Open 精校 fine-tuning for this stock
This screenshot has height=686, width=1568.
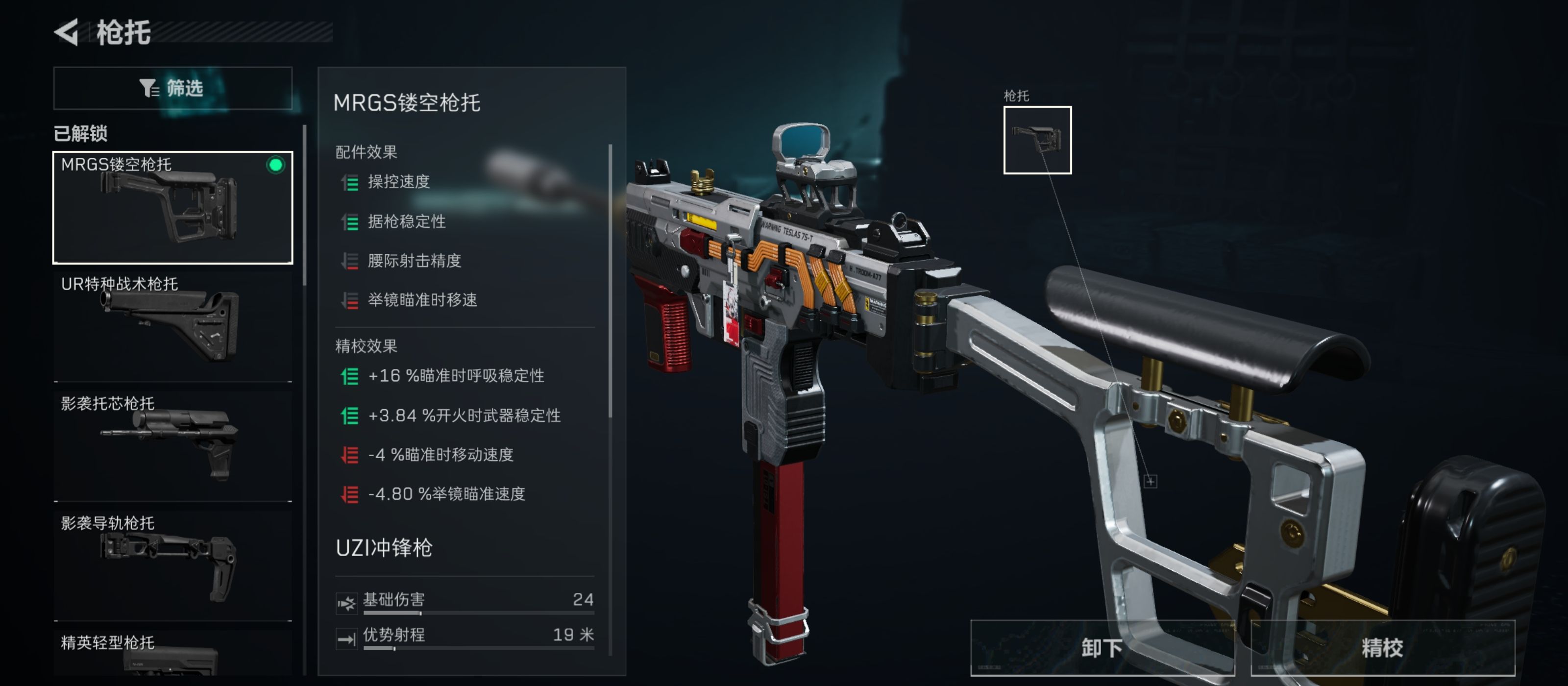coord(1382,648)
